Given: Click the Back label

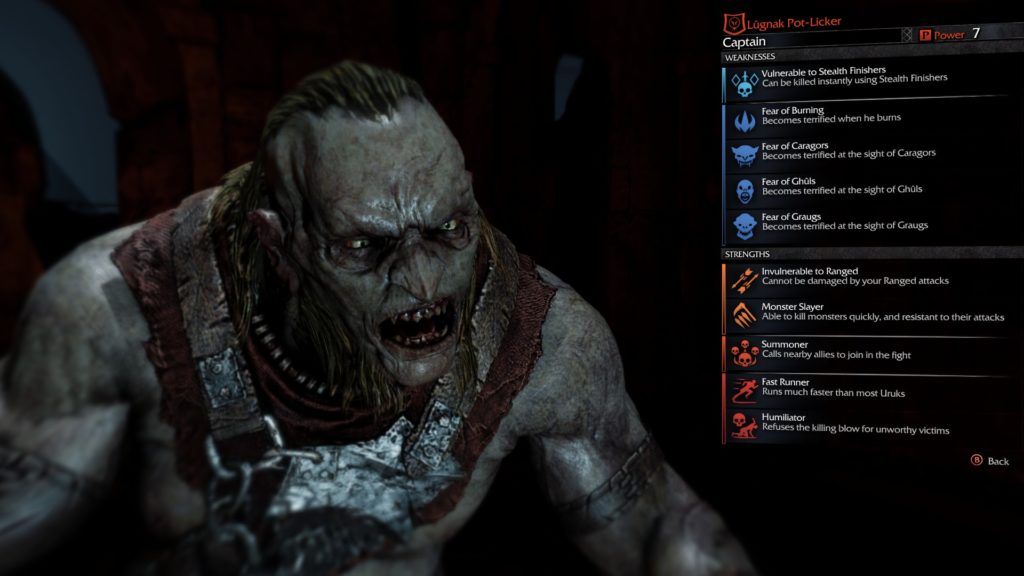Looking at the screenshot, I should coord(997,462).
